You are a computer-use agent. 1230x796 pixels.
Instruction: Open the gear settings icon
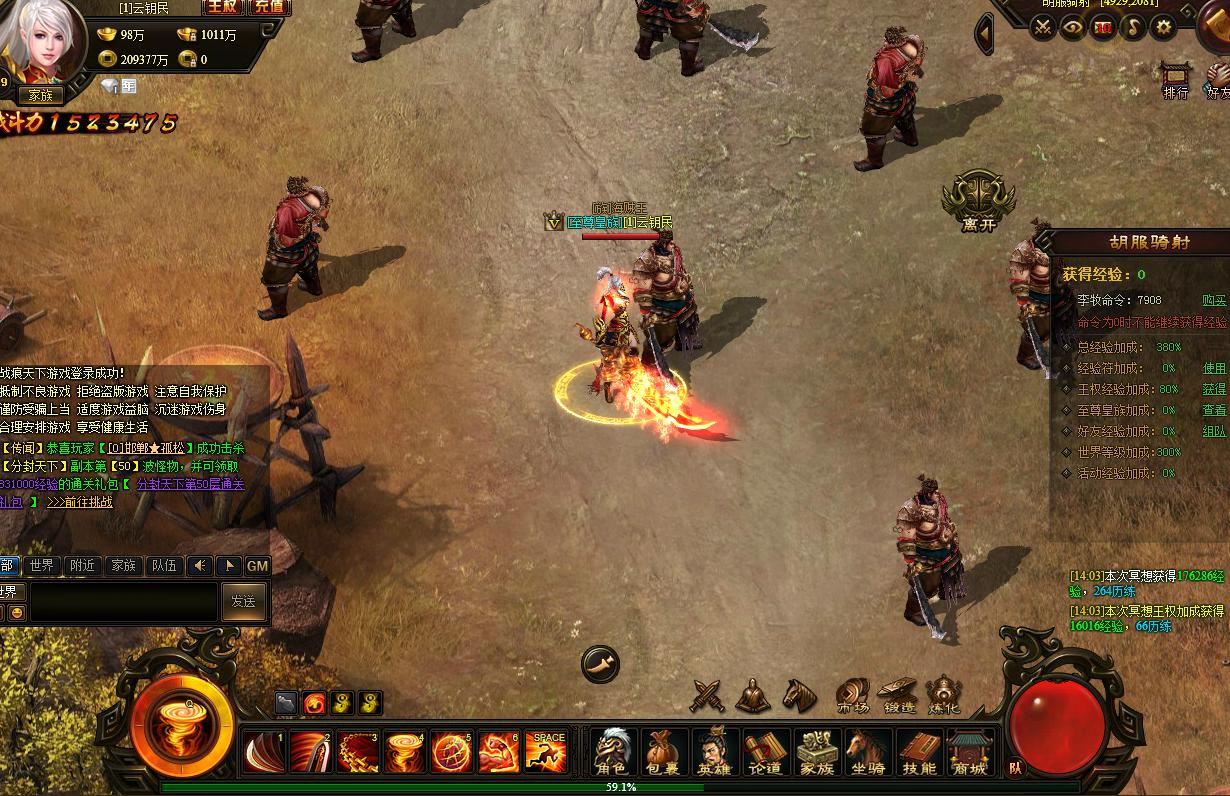tap(1163, 28)
